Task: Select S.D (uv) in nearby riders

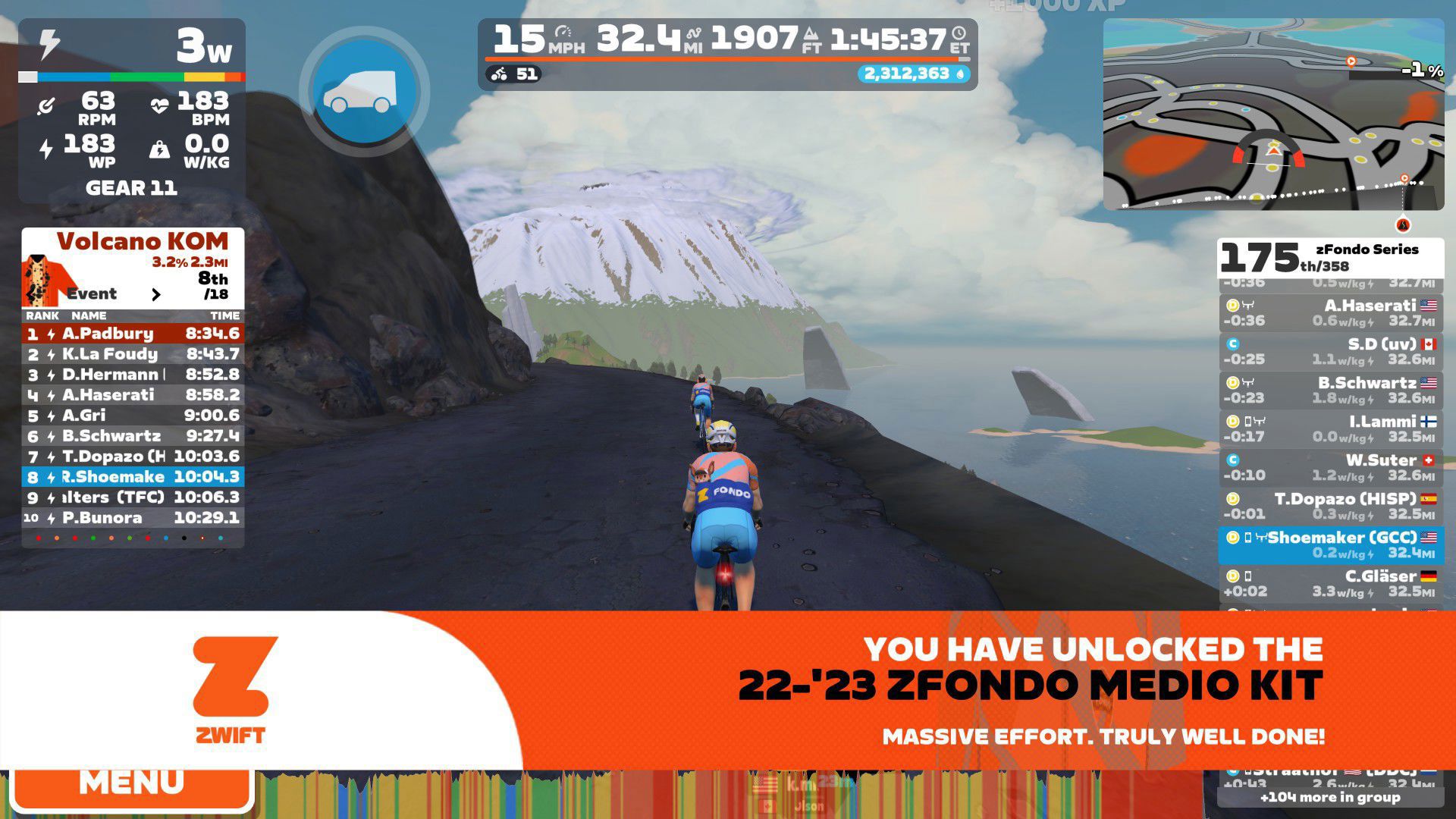Action: click(1330, 351)
